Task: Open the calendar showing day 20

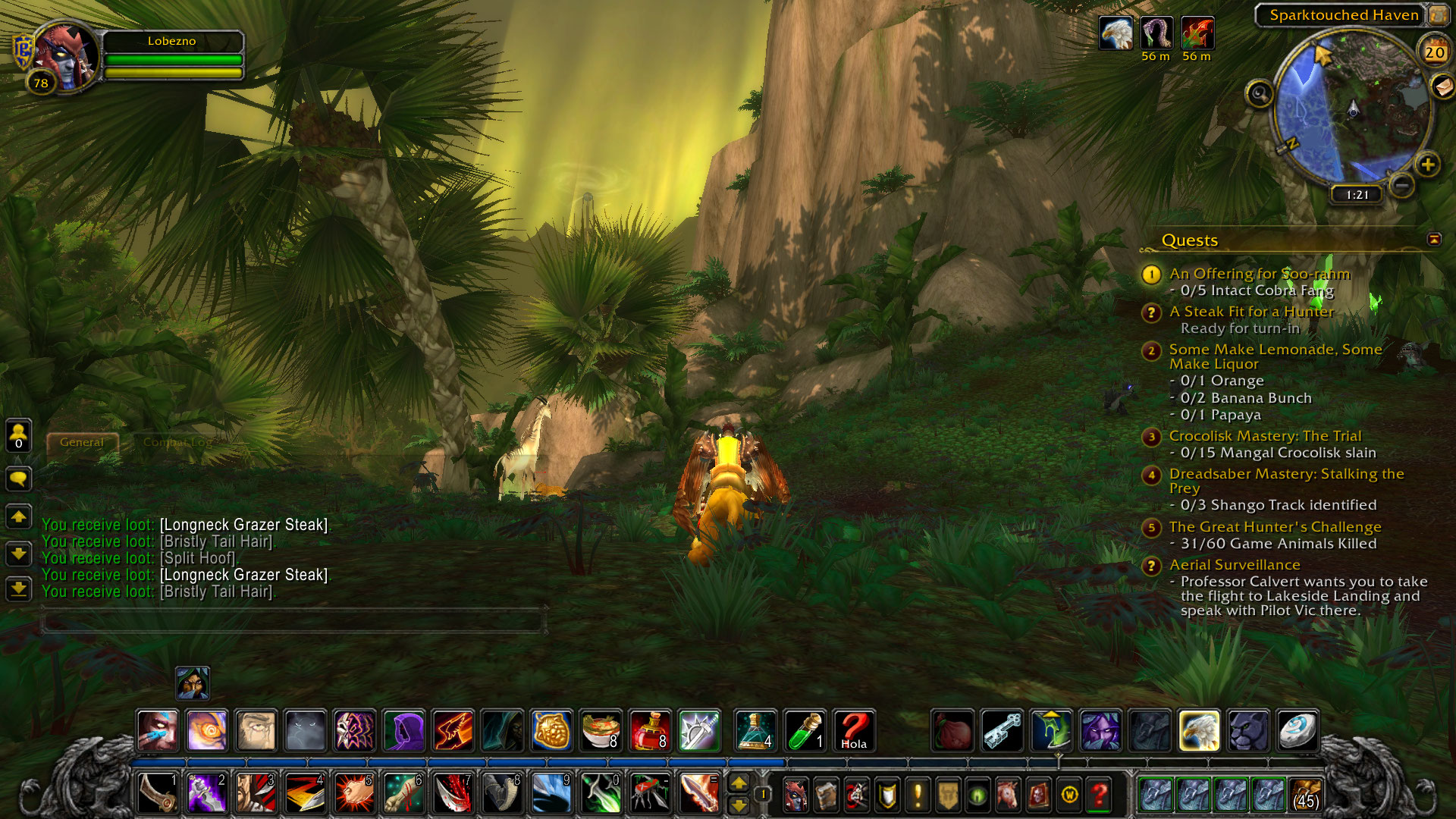Action: tap(1434, 52)
